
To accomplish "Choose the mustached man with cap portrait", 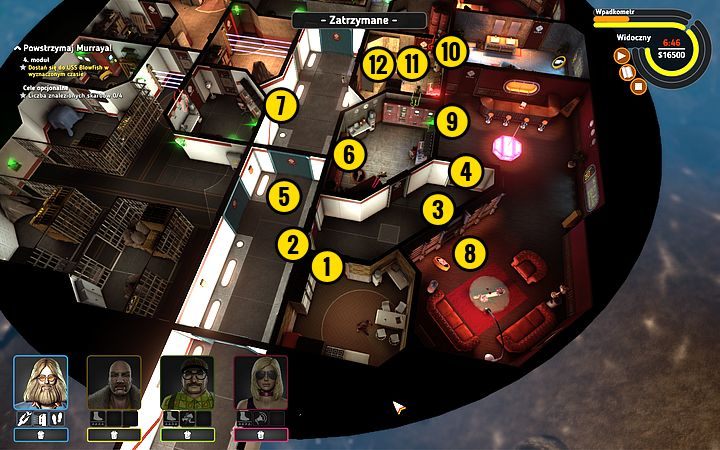I will pyautogui.click(x=187, y=383).
